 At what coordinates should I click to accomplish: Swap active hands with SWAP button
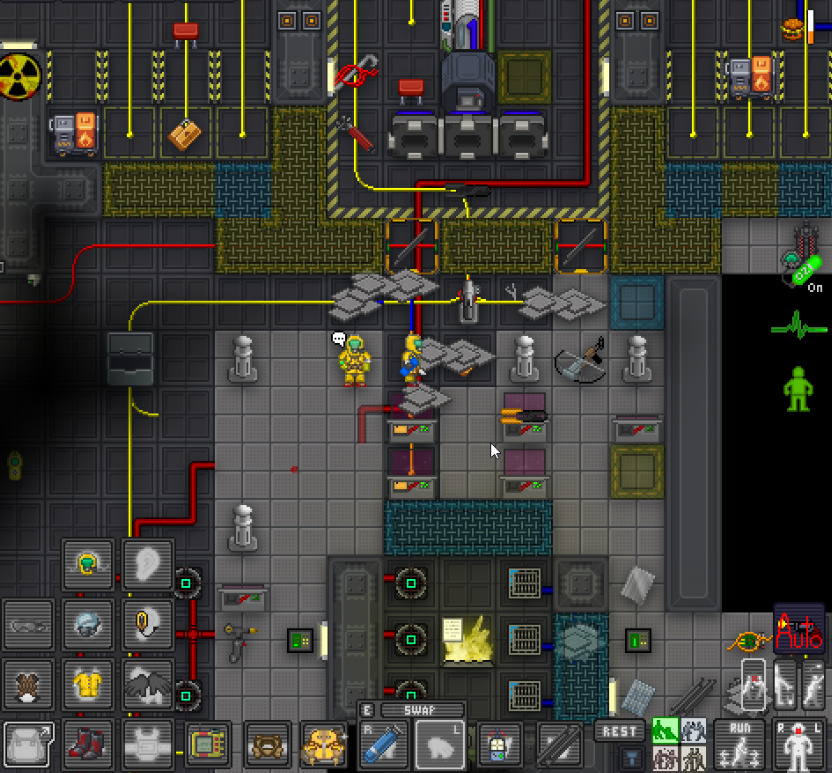(419, 710)
